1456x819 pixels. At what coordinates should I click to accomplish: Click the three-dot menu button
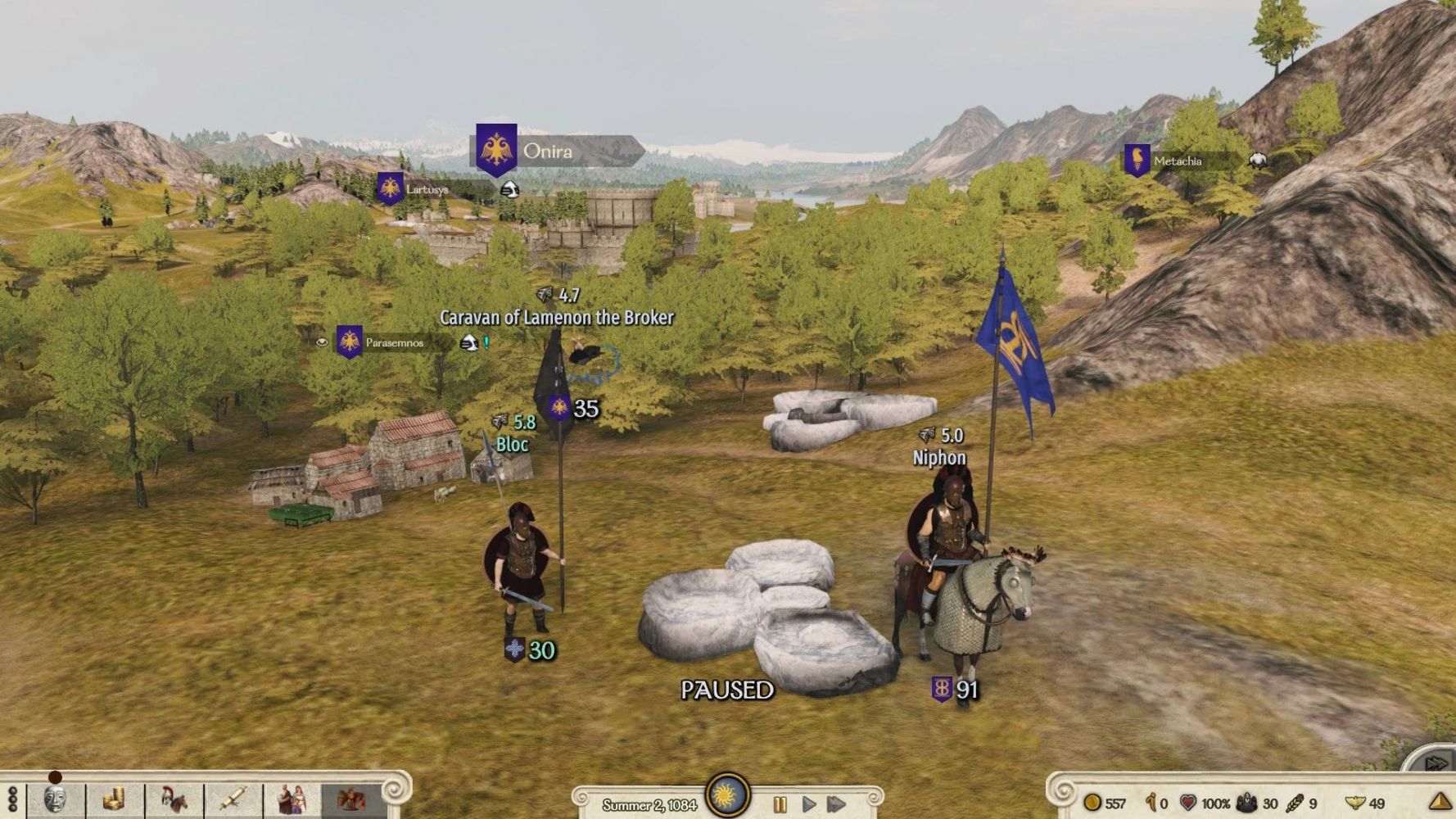pos(12,799)
